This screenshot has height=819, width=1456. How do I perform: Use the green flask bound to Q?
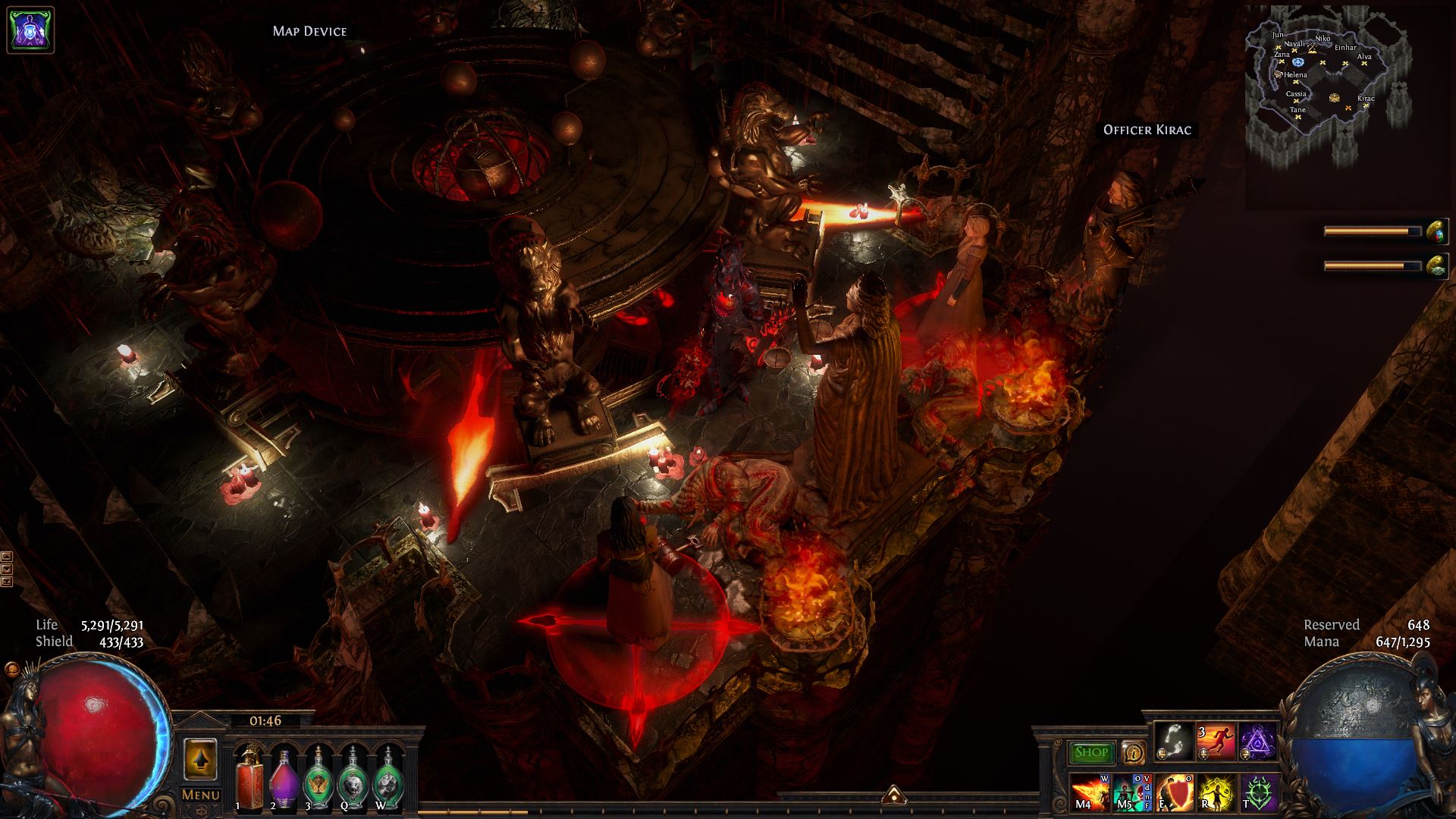pyautogui.click(x=351, y=777)
